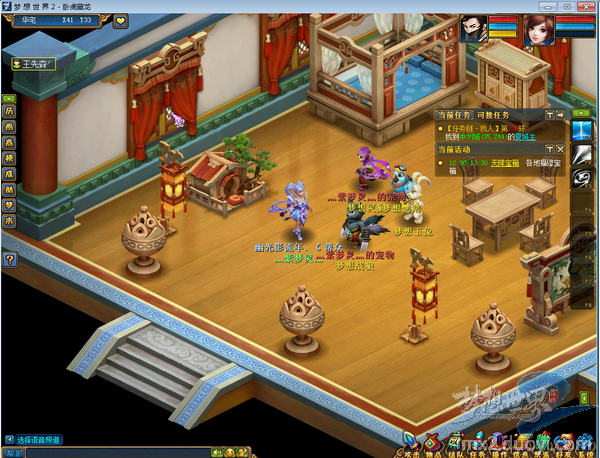
Task: Follow the 夏城主 quest link
Action: pyautogui.click(x=526, y=137)
